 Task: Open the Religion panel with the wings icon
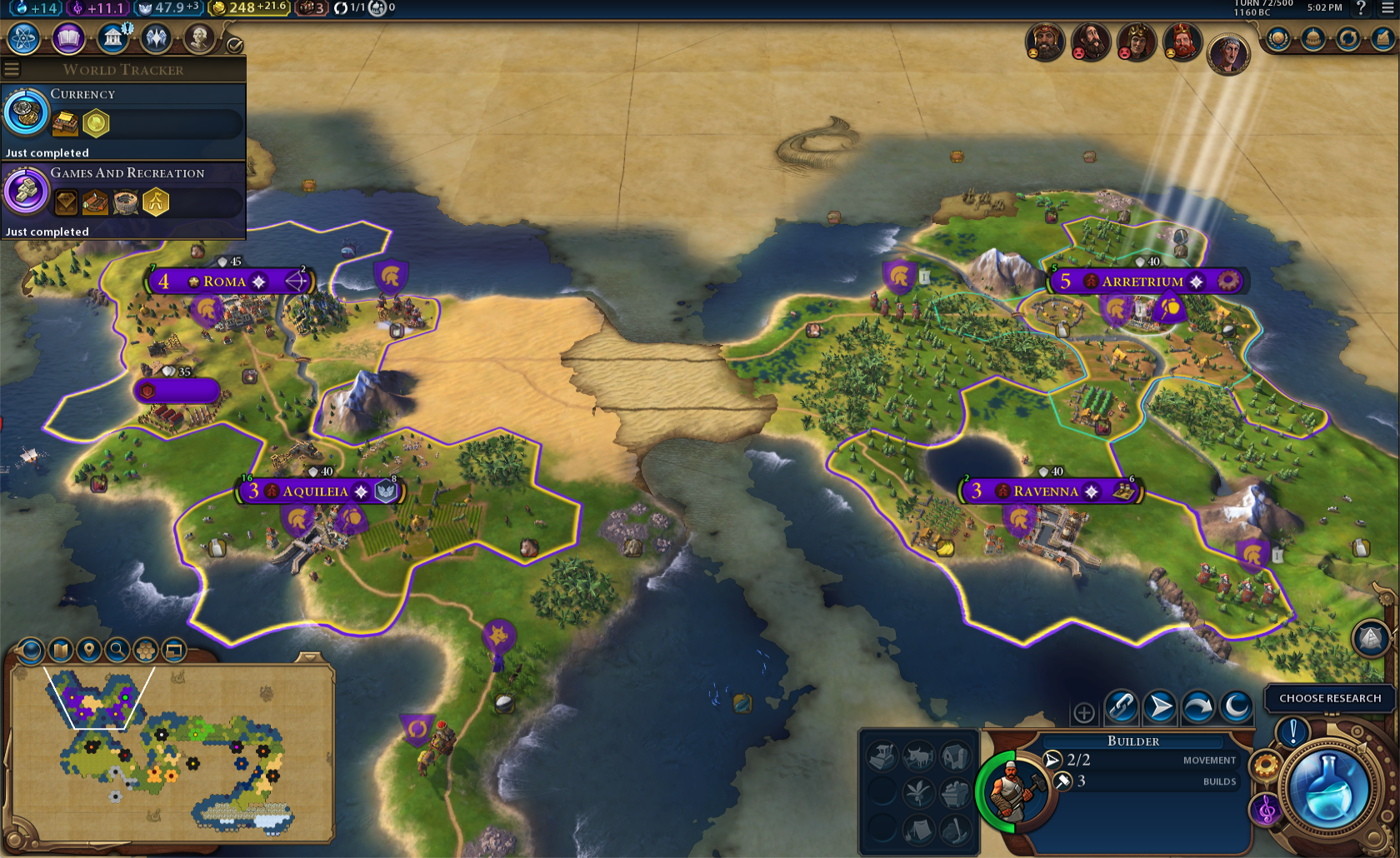156,38
